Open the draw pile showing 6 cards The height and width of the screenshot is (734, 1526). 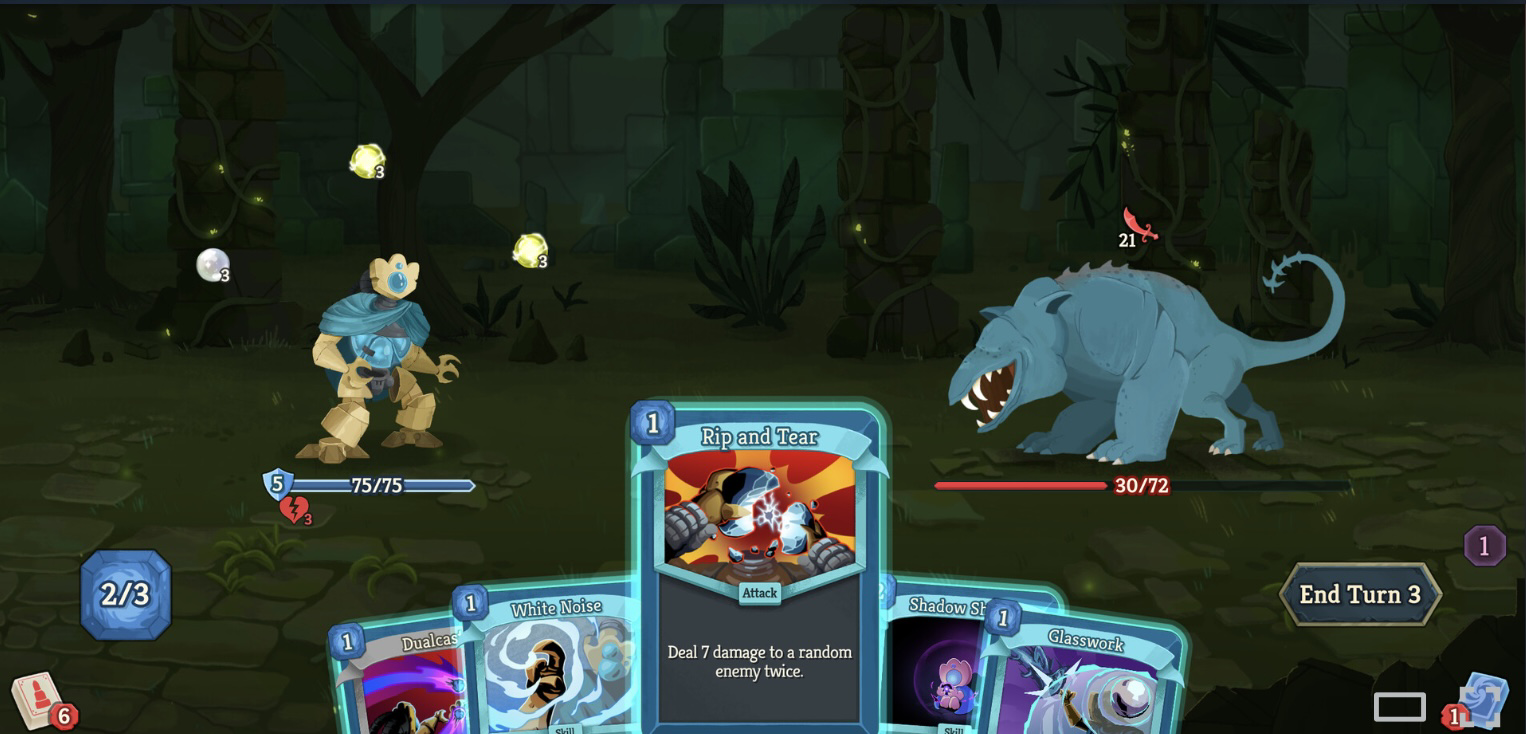[x=40, y=700]
